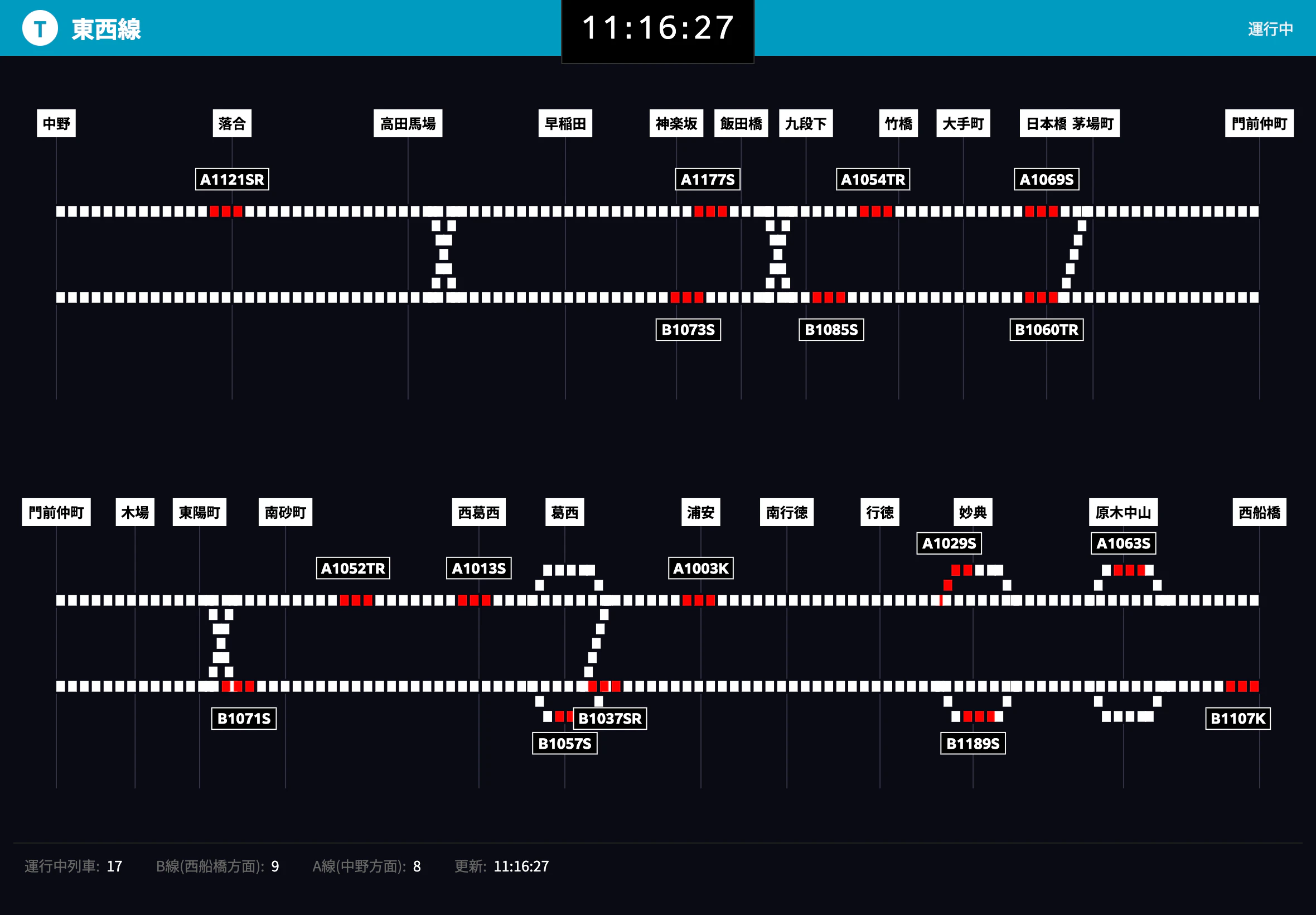Click train B1060TR marker
The width and height of the screenshot is (1316, 915).
tap(1047, 330)
